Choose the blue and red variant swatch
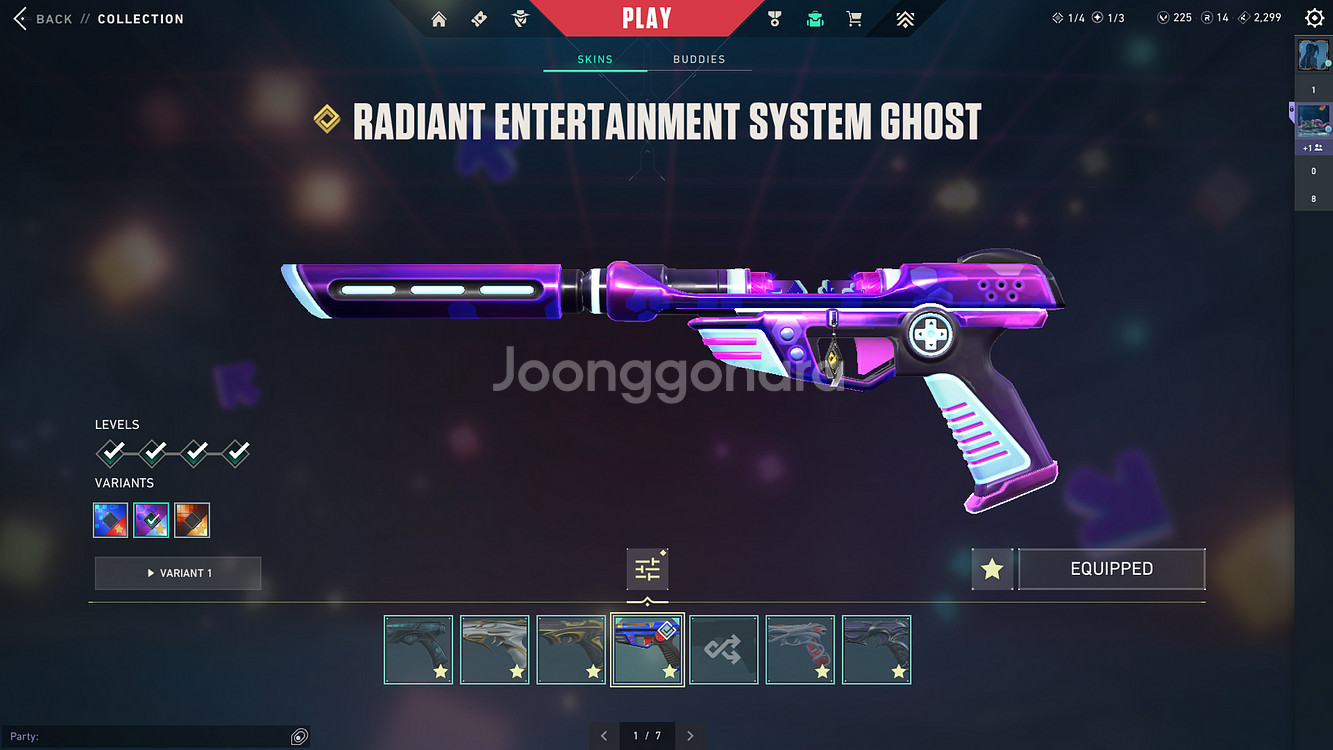Image resolution: width=1333 pixels, height=750 pixels. point(111,520)
